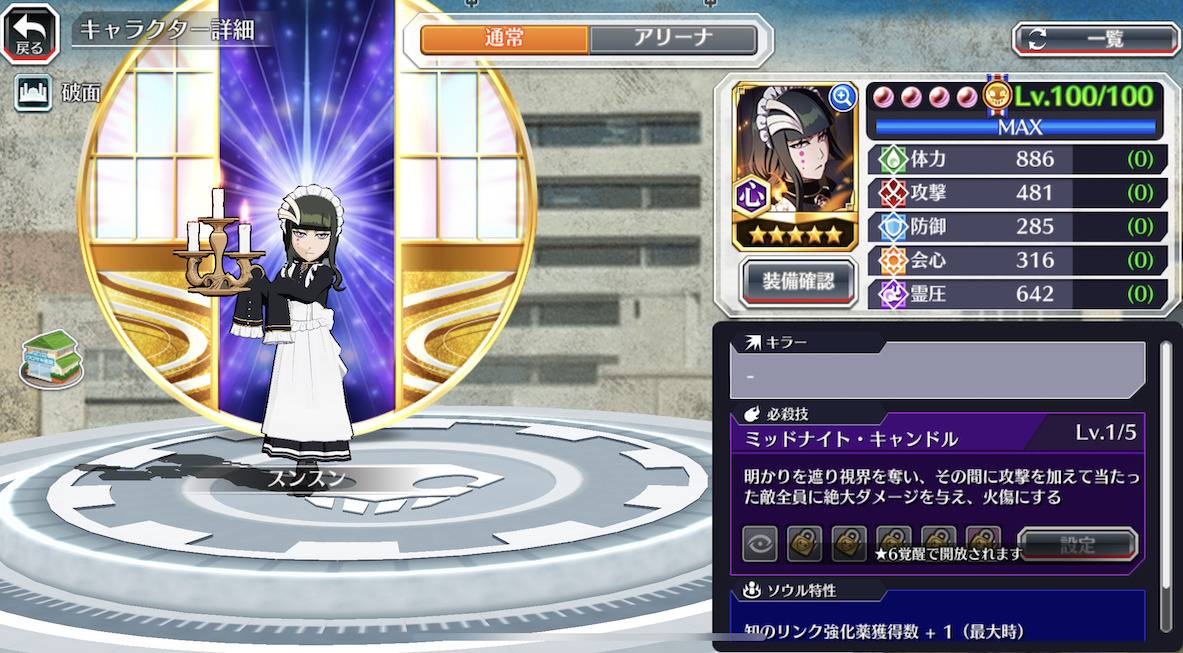
Task: Open the shop building icon
Action: click(51, 358)
